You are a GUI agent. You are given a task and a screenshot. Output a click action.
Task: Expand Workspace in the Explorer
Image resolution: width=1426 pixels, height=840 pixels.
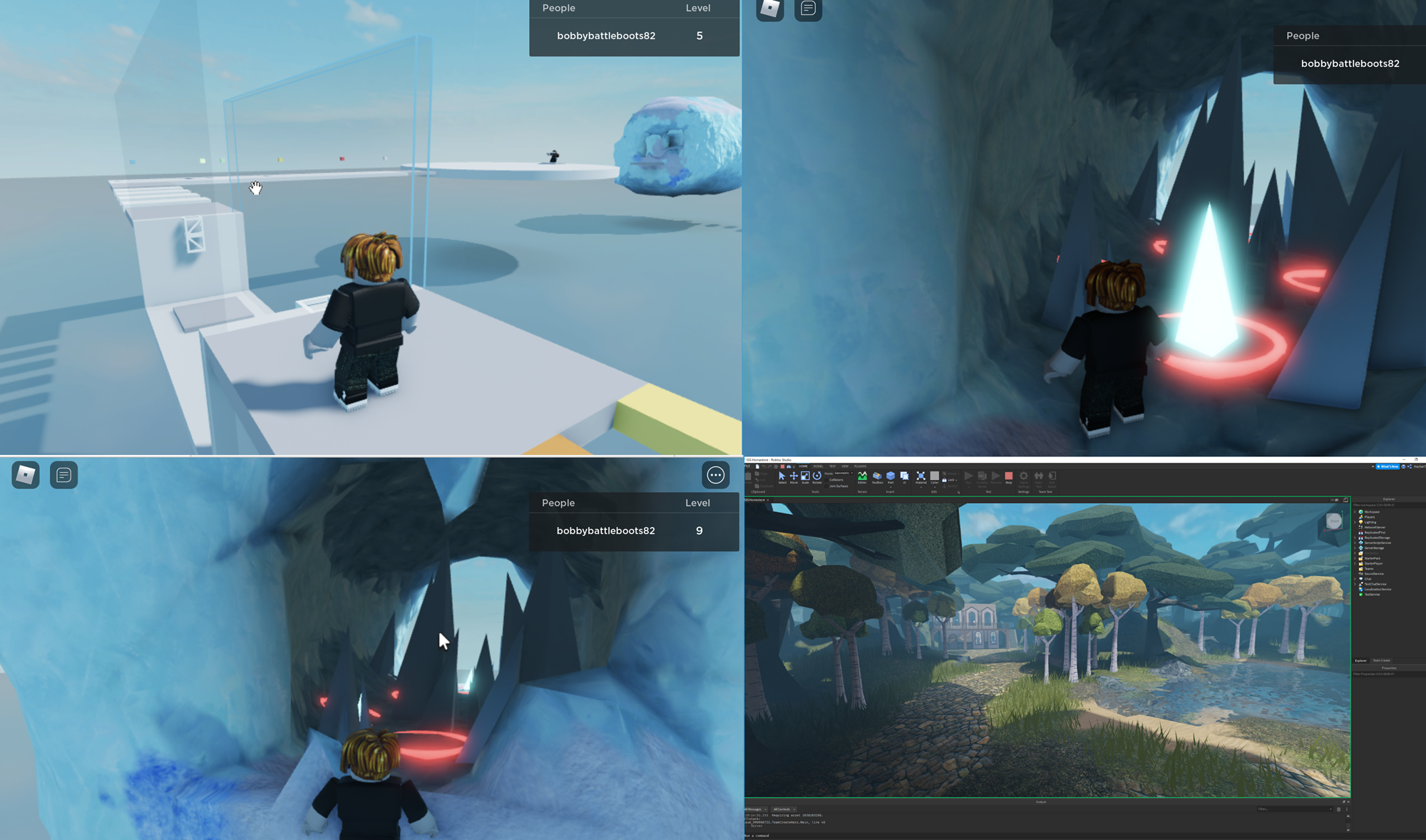1355,512
